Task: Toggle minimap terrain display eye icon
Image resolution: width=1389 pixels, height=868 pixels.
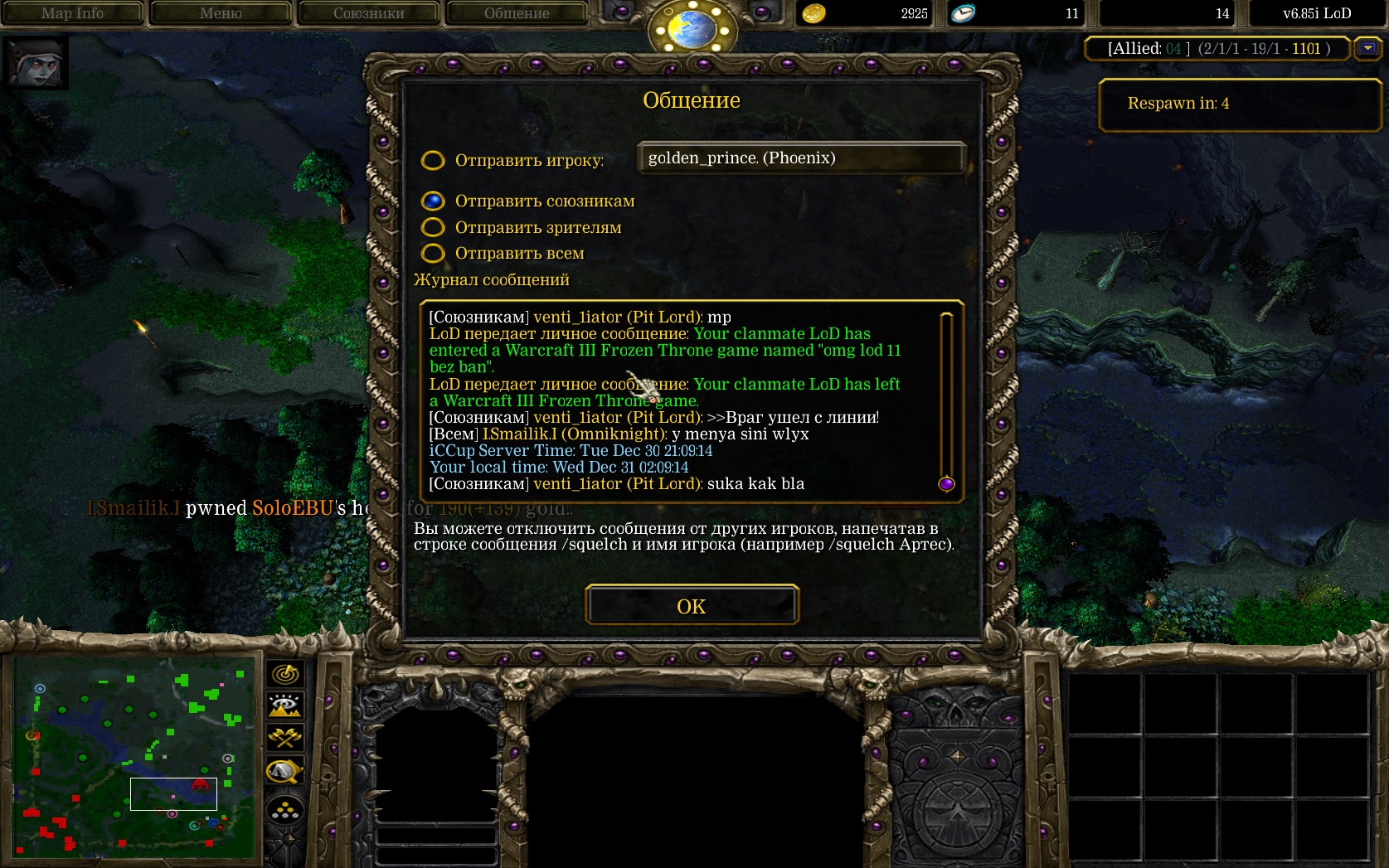Action: [285, 706]
